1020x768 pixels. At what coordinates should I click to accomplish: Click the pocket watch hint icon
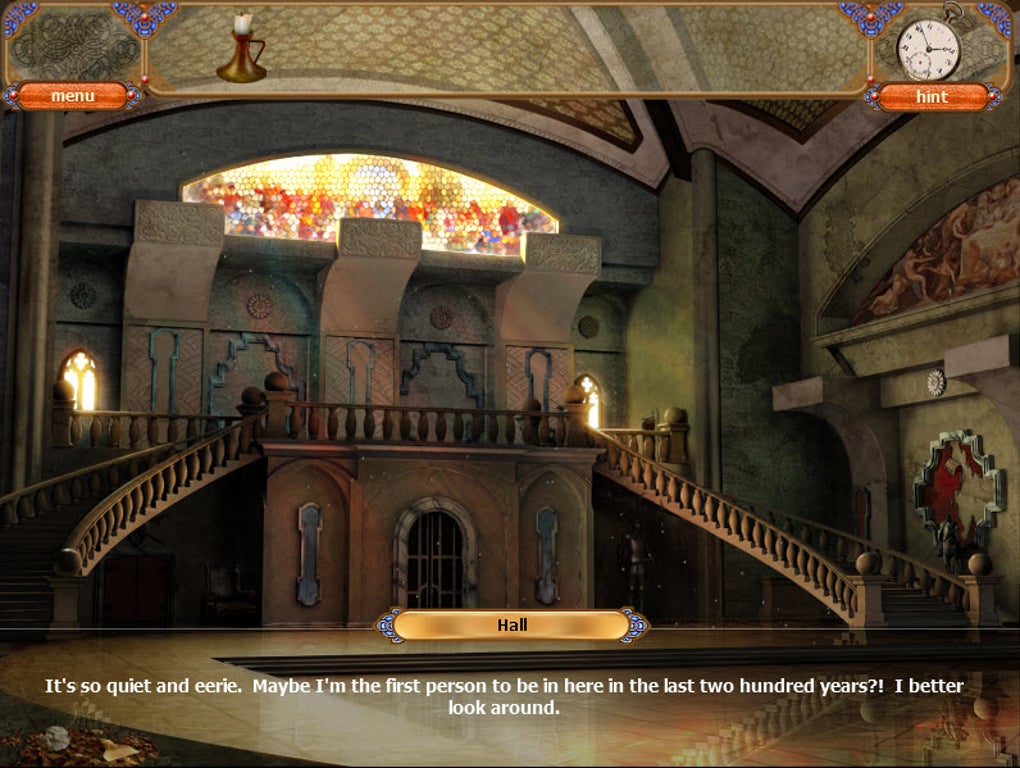point(929,45)
